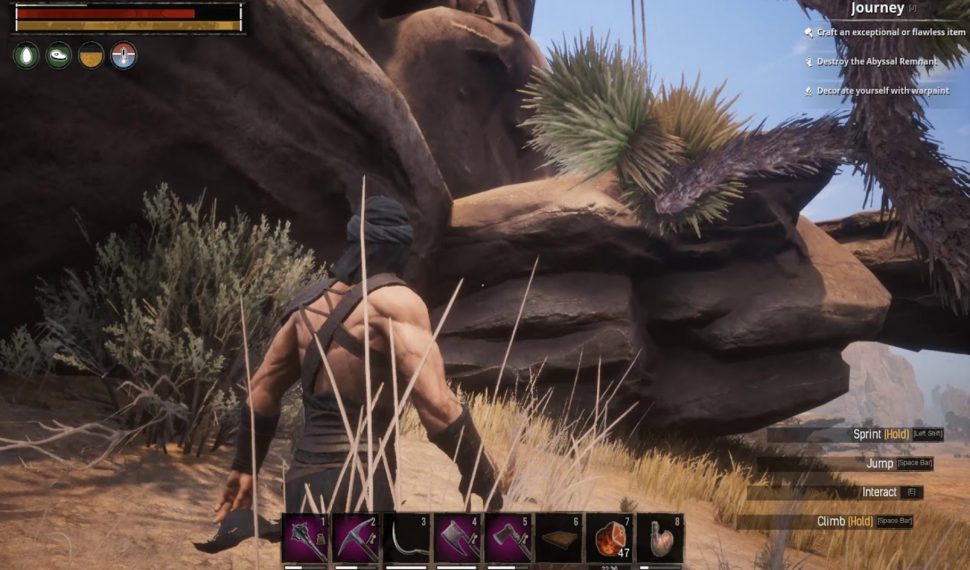Select the wooden plank item in slot 6
The height and width of the screenshot is (570, 970).
point(559,538)
